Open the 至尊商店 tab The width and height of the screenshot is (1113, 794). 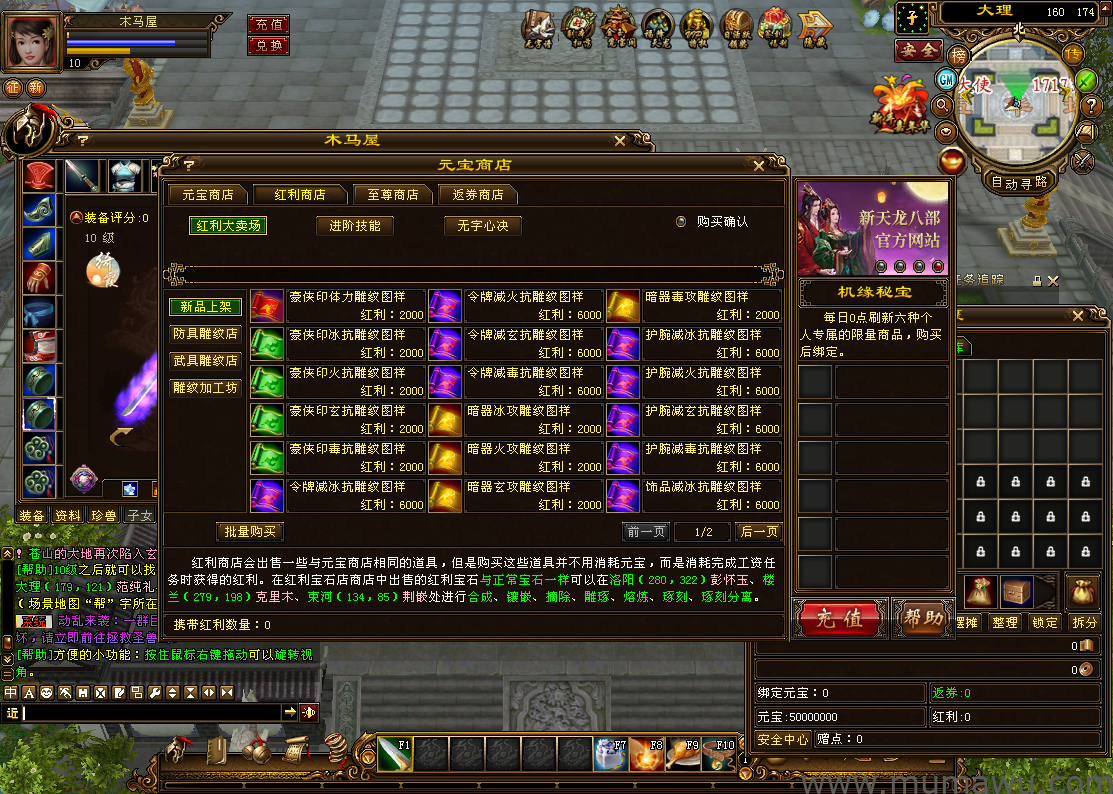[x=393, y=194]
